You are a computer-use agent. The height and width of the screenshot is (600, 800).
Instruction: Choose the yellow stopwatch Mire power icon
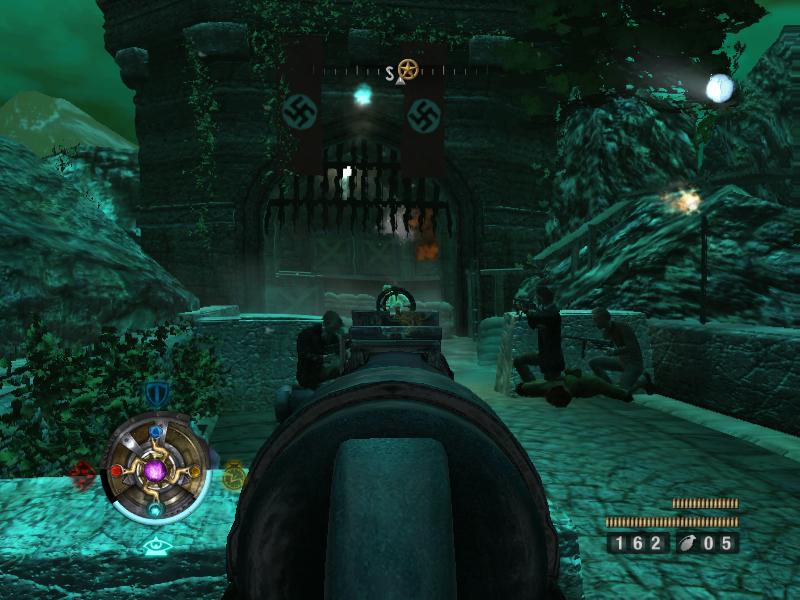pyautogui.click(x=233, y=473)
